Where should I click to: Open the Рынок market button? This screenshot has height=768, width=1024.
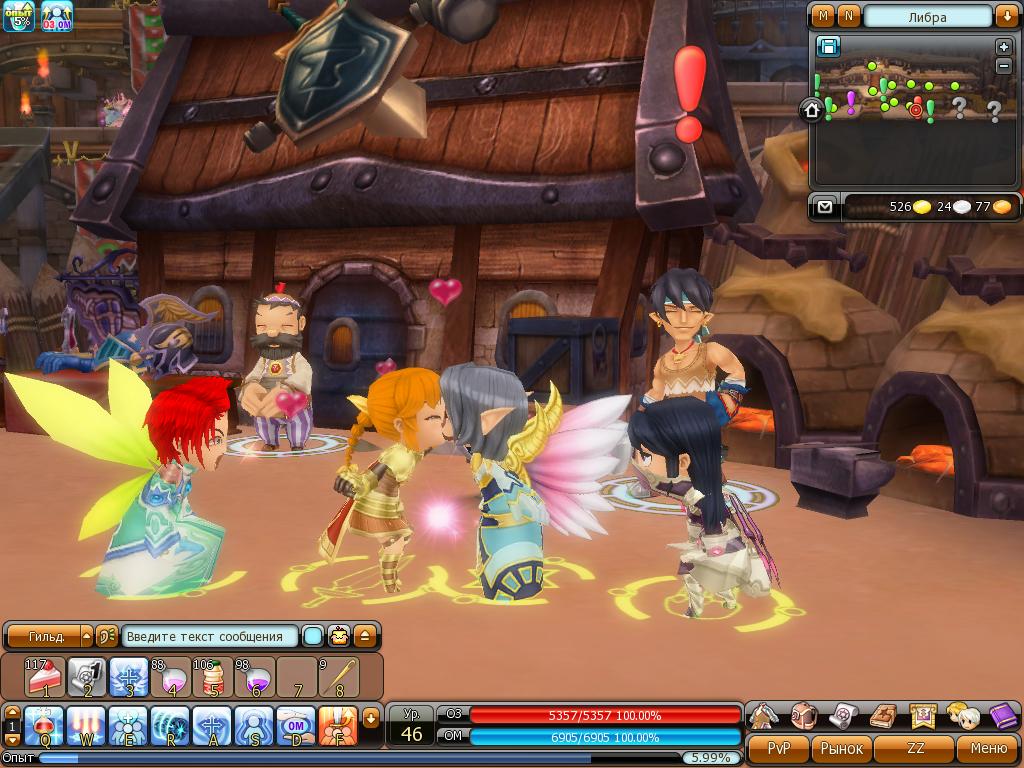(x=841, y=748)
